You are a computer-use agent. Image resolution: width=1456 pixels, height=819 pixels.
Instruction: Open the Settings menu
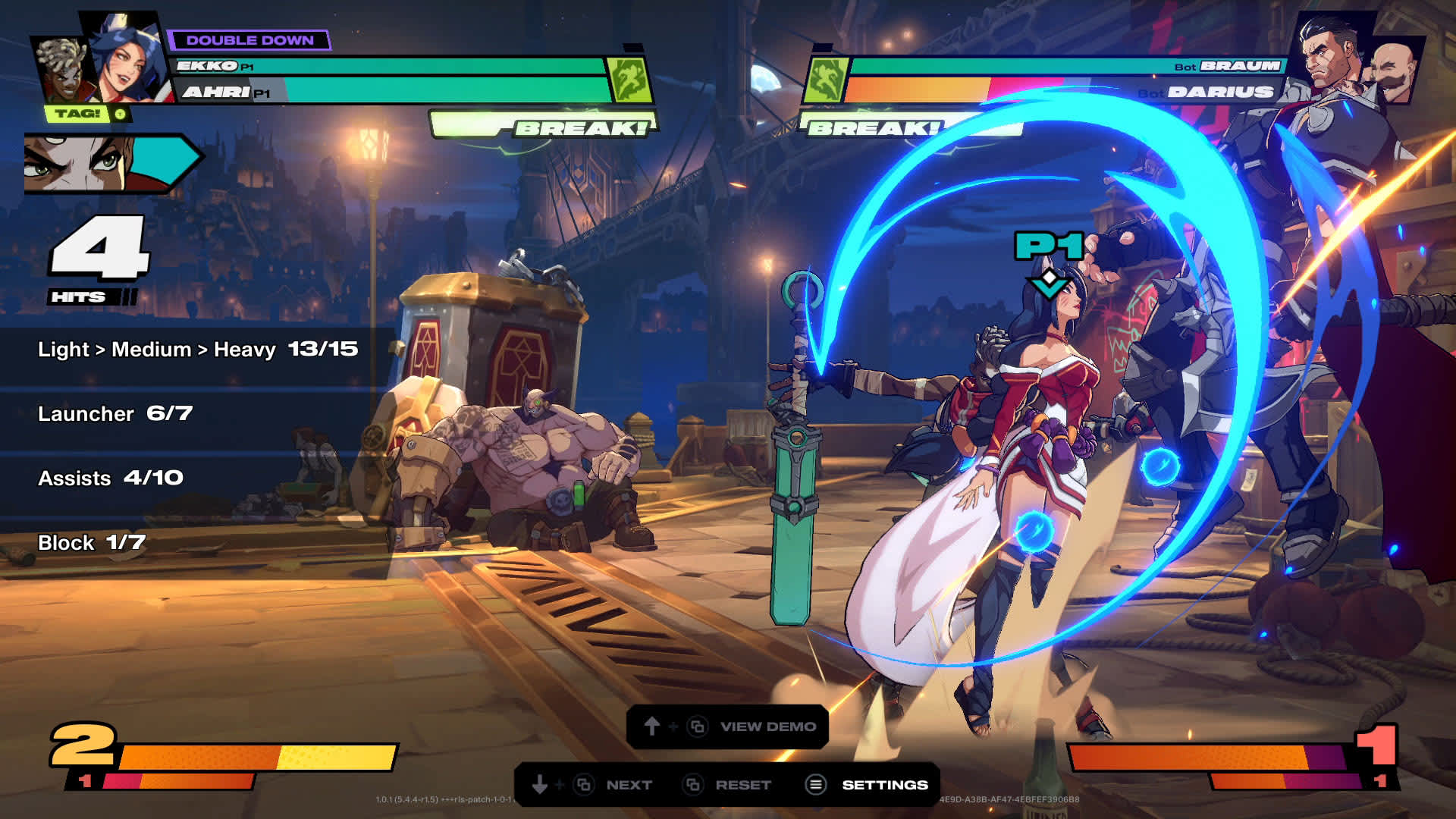tap(868, 785)
